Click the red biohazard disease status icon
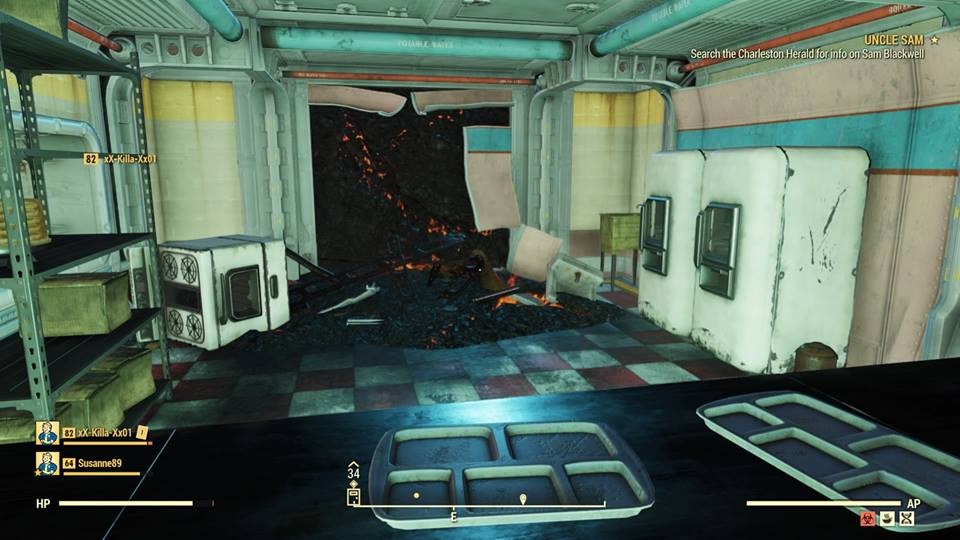 [866, 518]
